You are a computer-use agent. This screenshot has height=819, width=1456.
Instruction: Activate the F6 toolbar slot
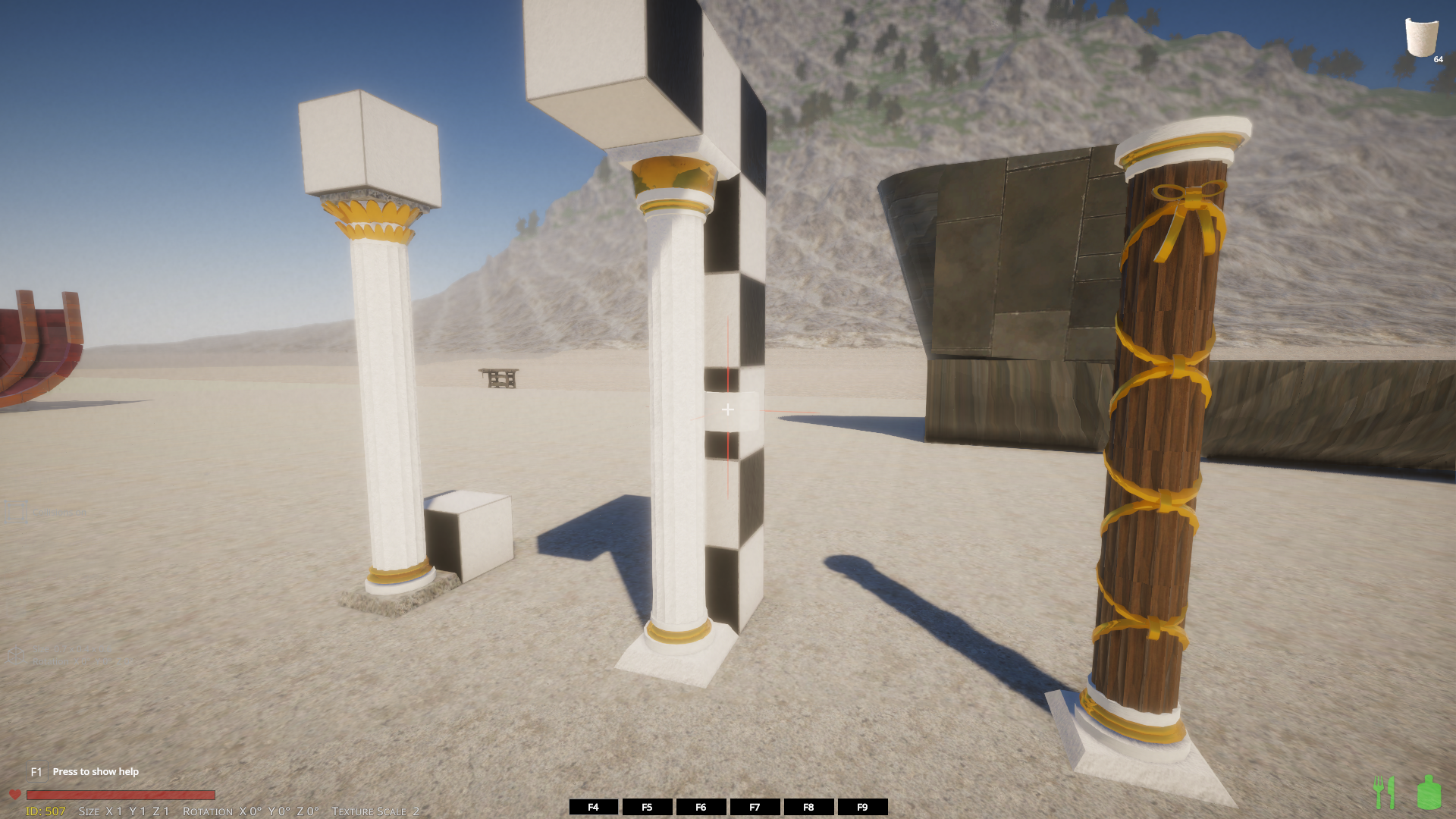pyautogui.click(x=701, y=807)
